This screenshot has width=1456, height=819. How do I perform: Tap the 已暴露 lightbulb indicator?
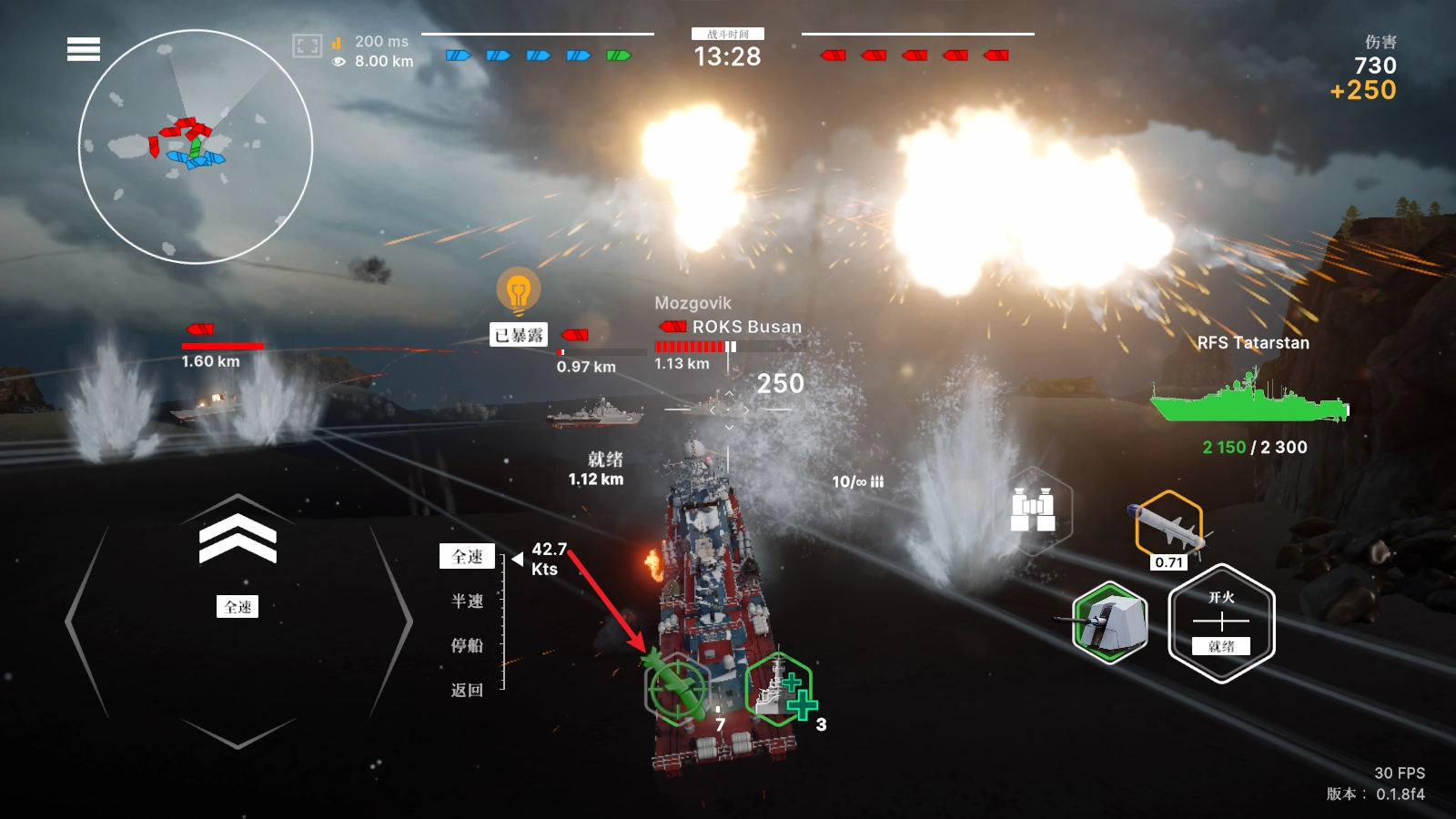pos(519,293)
